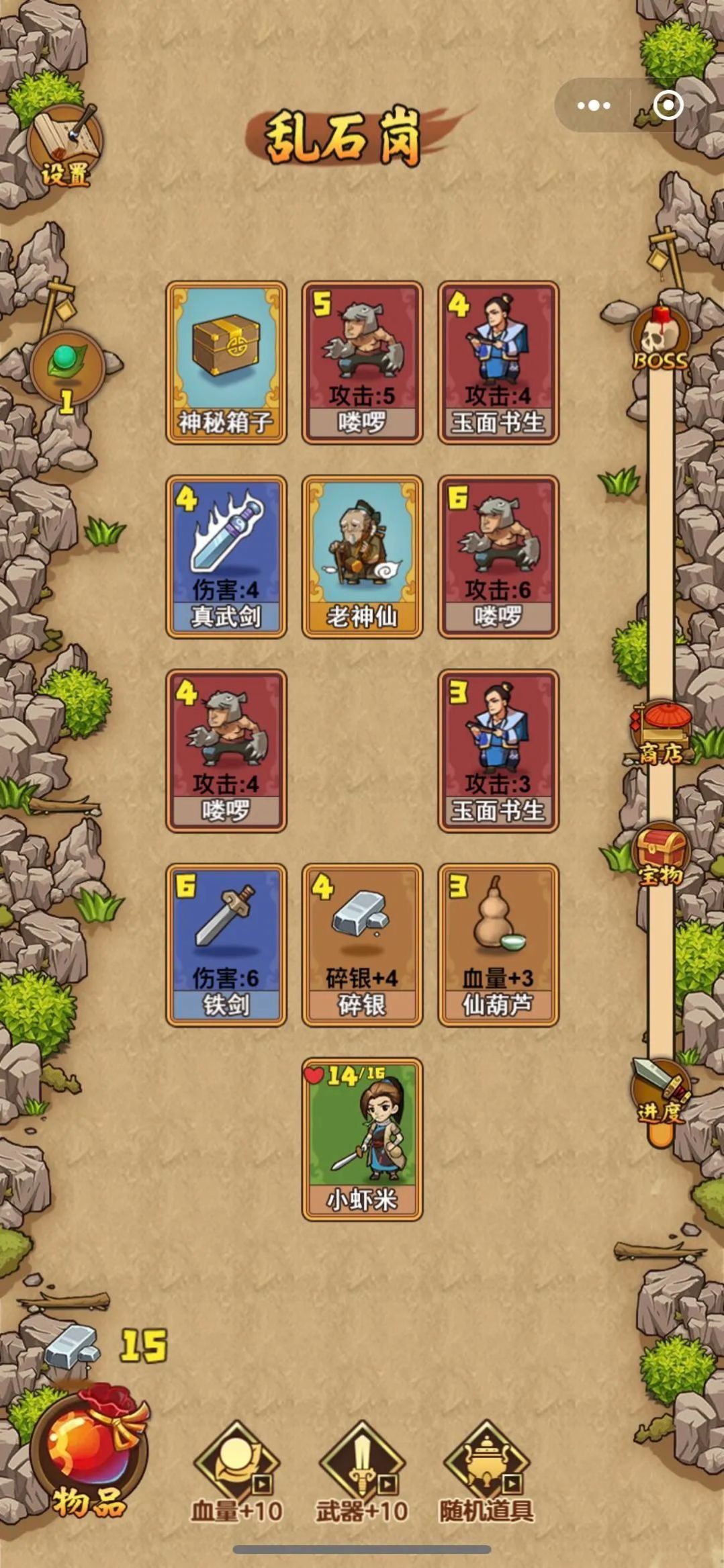
Task: Choose the 喽啰 card with attack 4
Action: [x=226, y=751]
